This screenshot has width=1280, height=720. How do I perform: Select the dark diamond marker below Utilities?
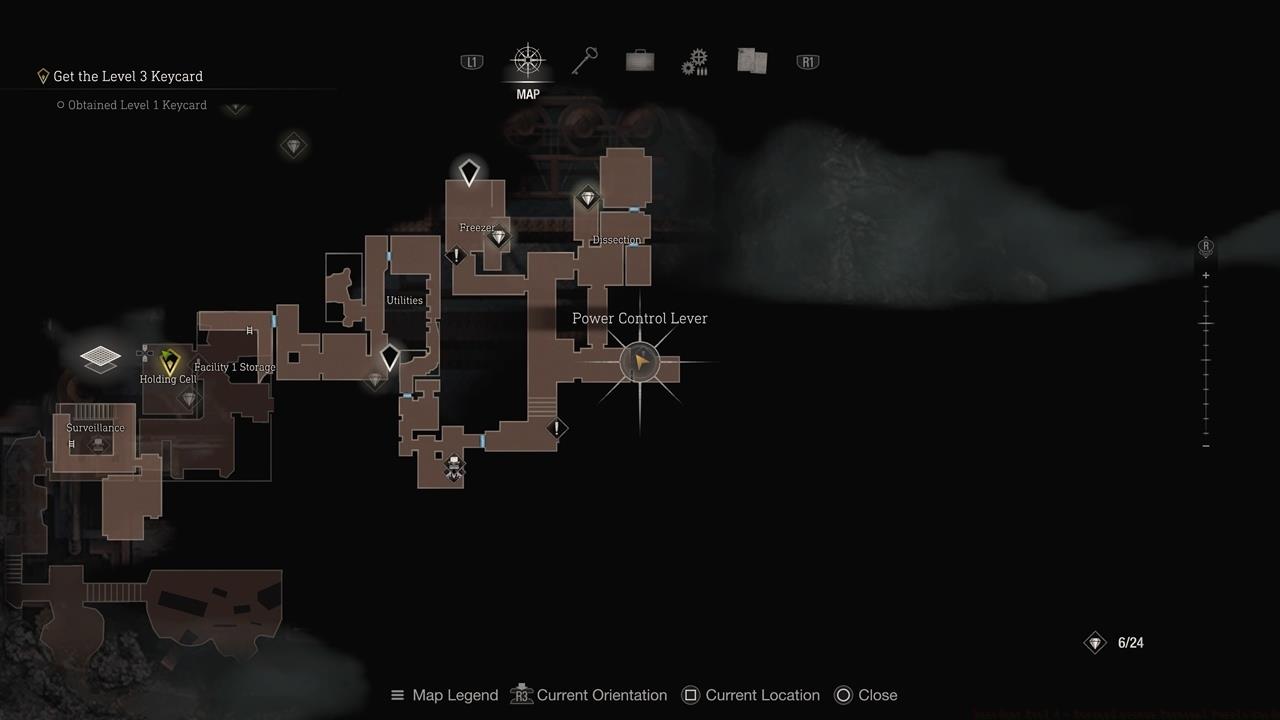point(390,355)
